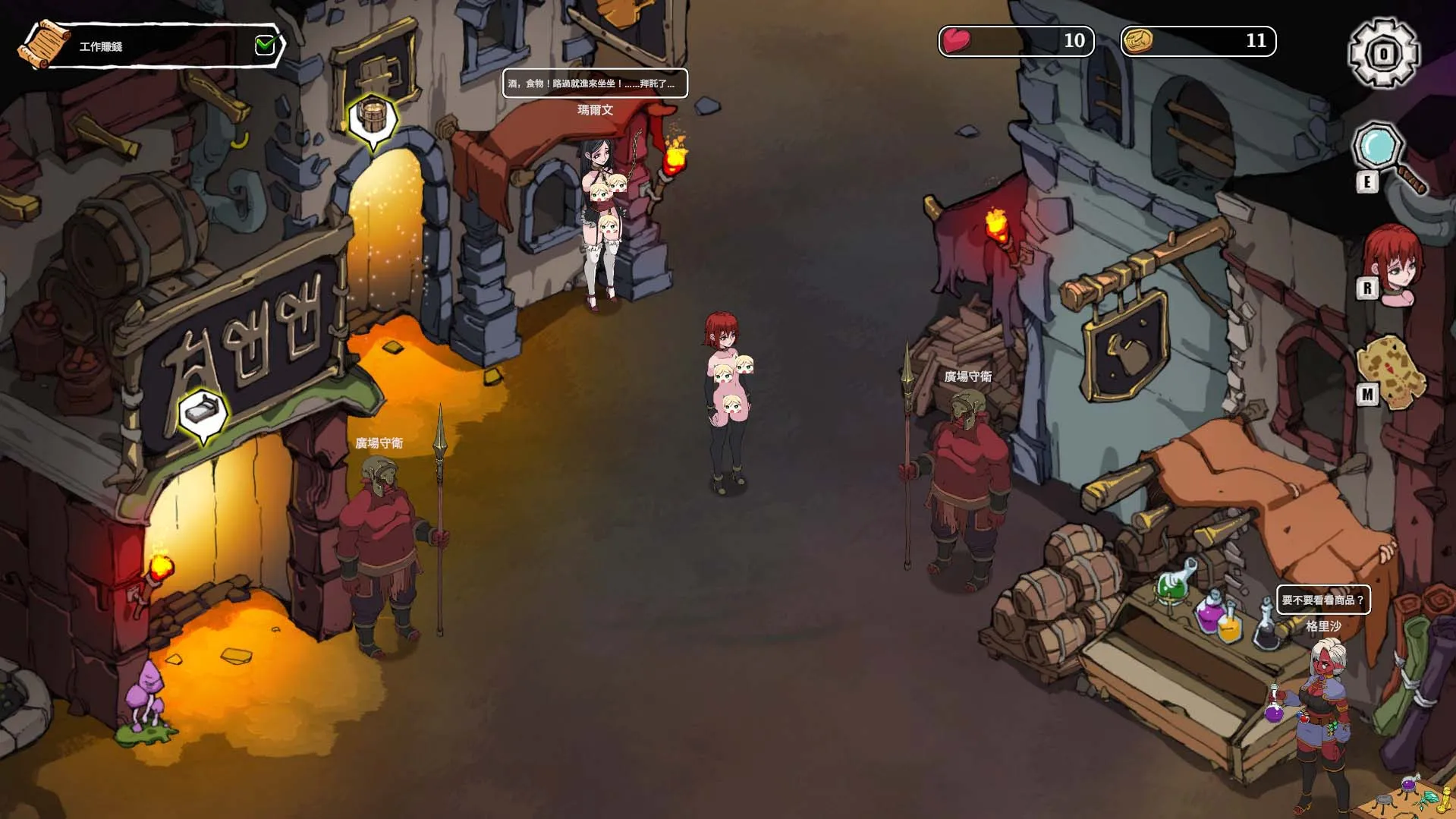Open the gear settings menu
Viewport: 1456px width, 819px height.
[x=1383, y=53]
